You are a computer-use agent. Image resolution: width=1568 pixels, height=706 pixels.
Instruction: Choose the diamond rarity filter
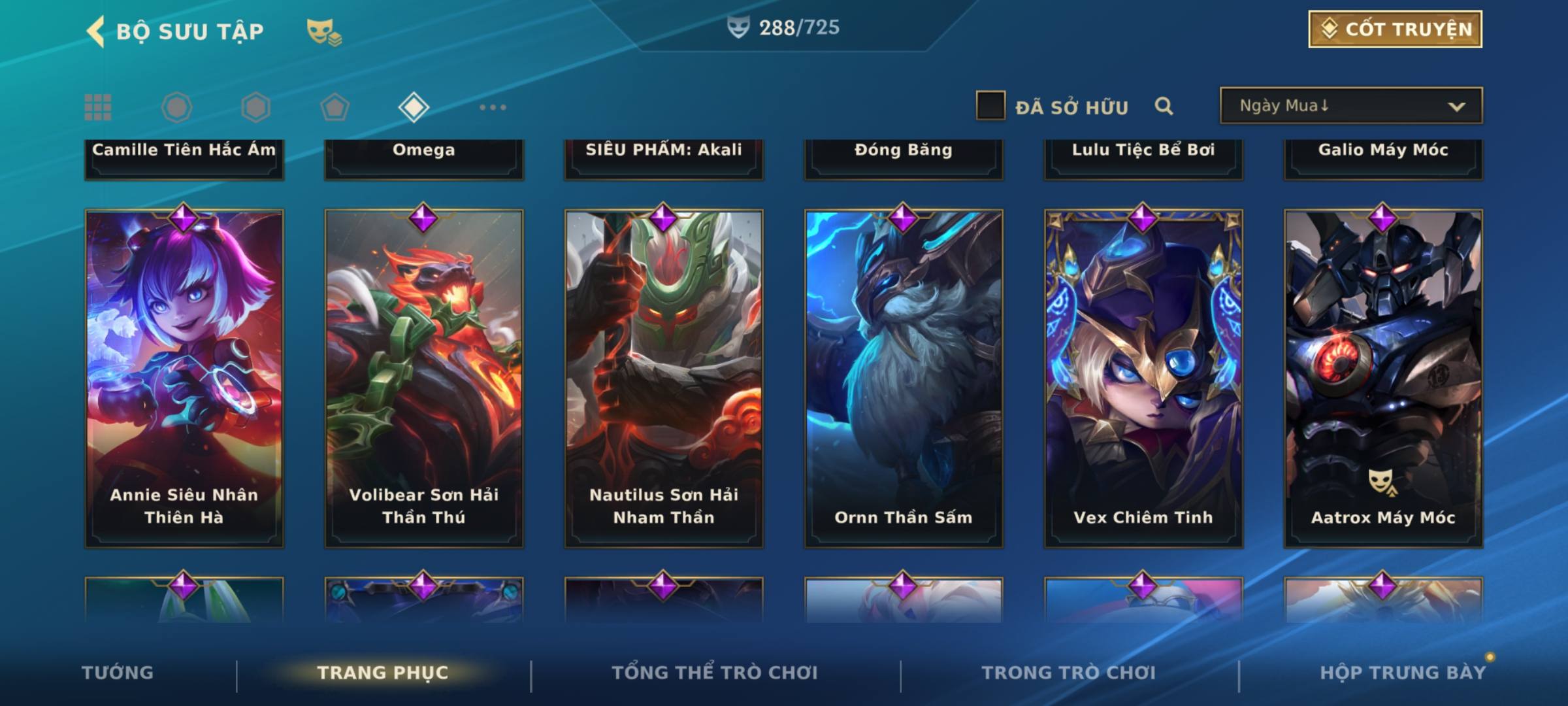click(414, 107)
